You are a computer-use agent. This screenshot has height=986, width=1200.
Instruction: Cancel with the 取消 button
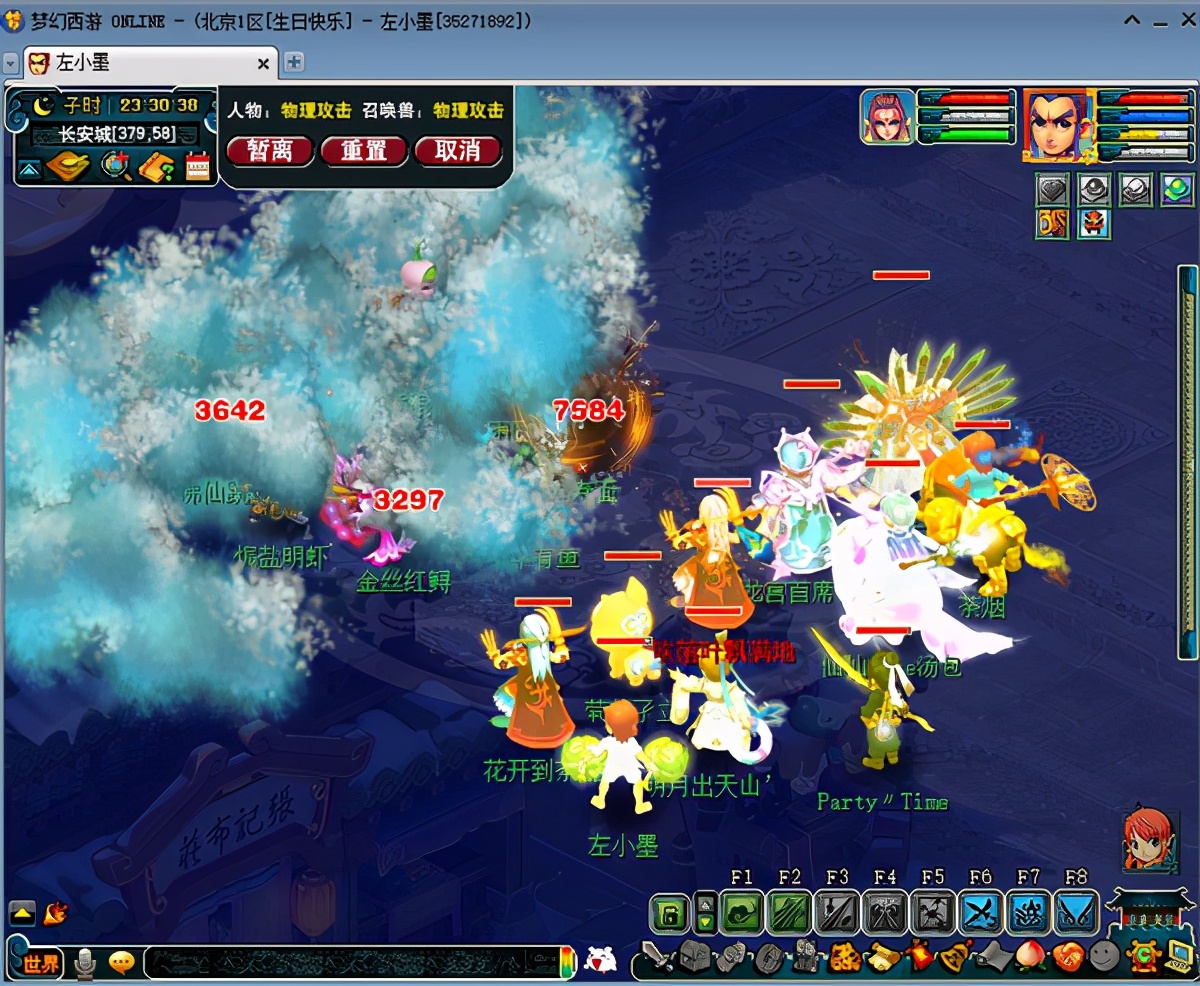(457, 151)
